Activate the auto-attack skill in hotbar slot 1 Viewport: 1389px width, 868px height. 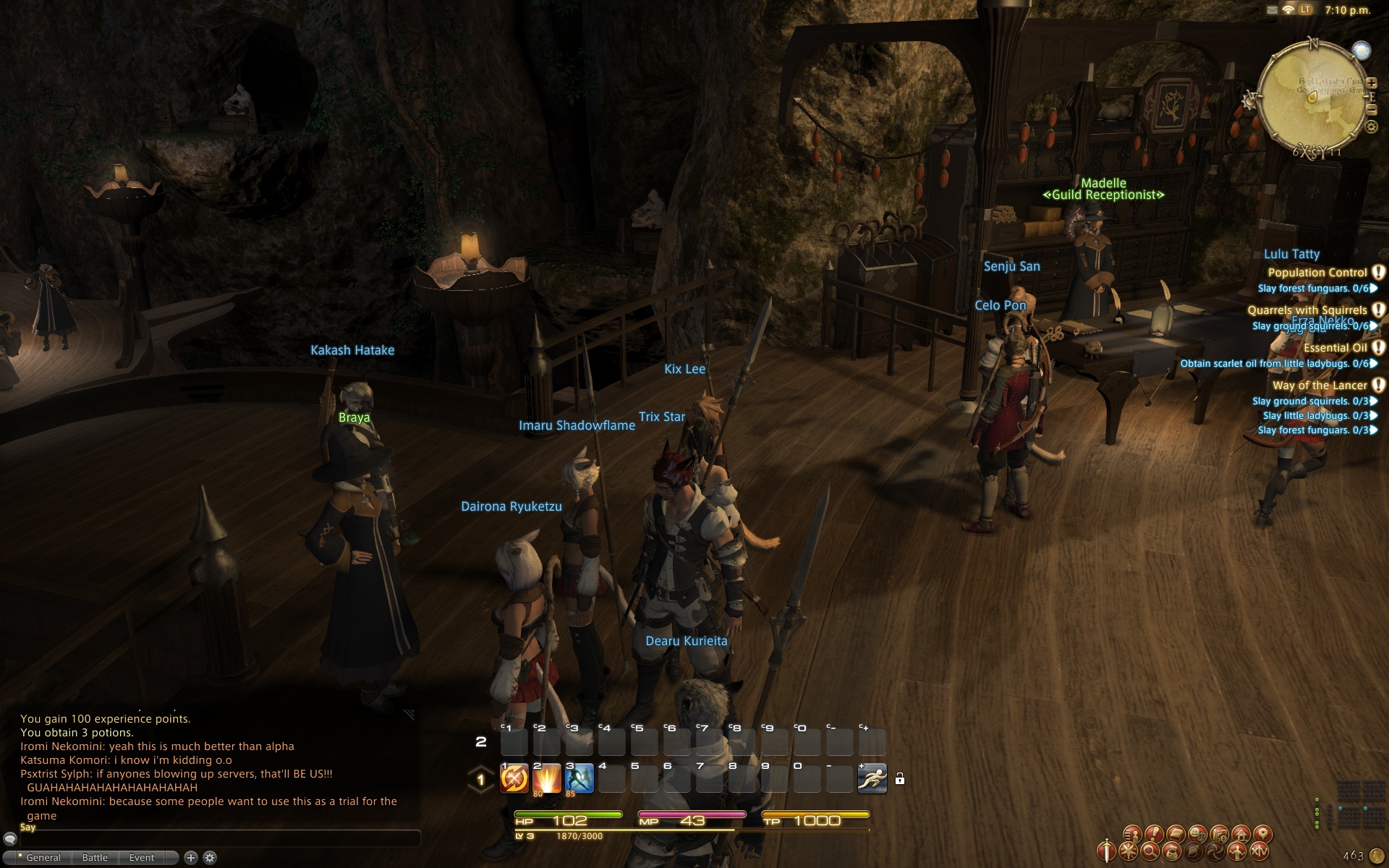(x=514, y=778)
